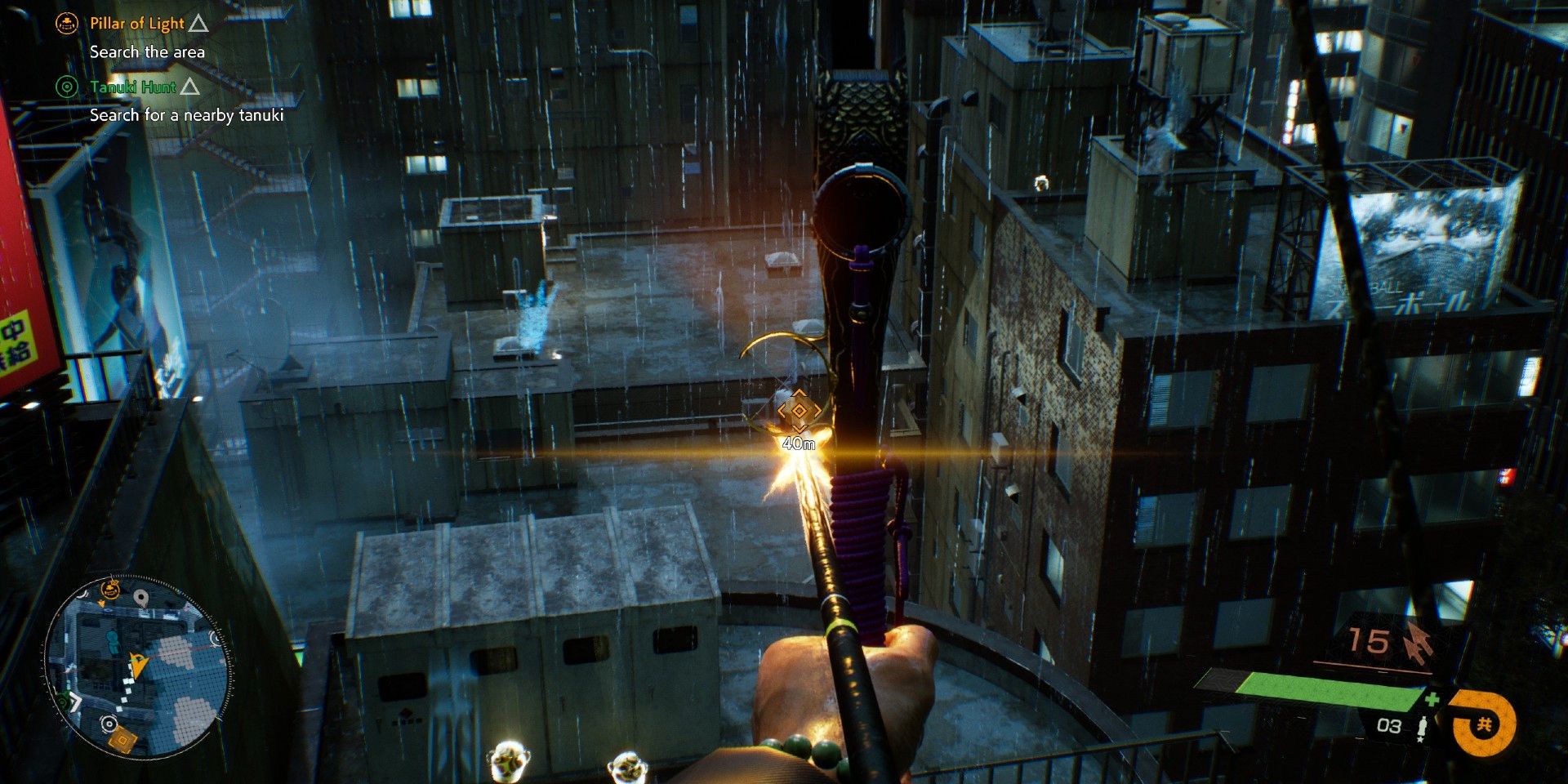Screen dimensions: 1568x784
Task: Select the Tanuki Hunt side quest entry
Action: click(x=133, y=87)
